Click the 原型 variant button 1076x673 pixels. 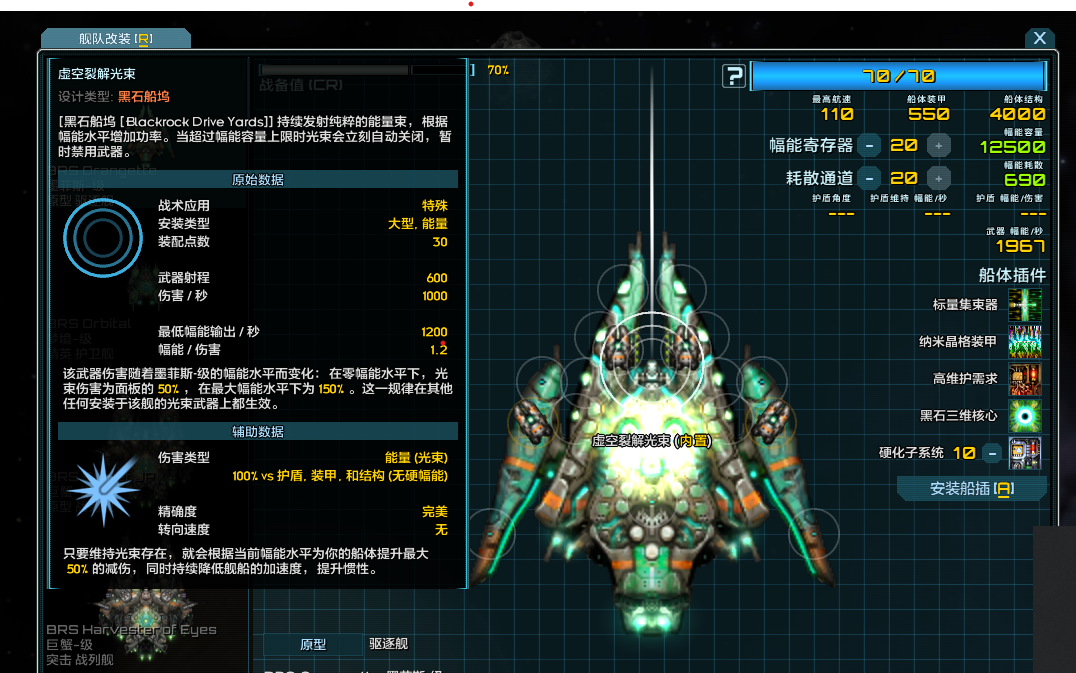pos(313,644)
